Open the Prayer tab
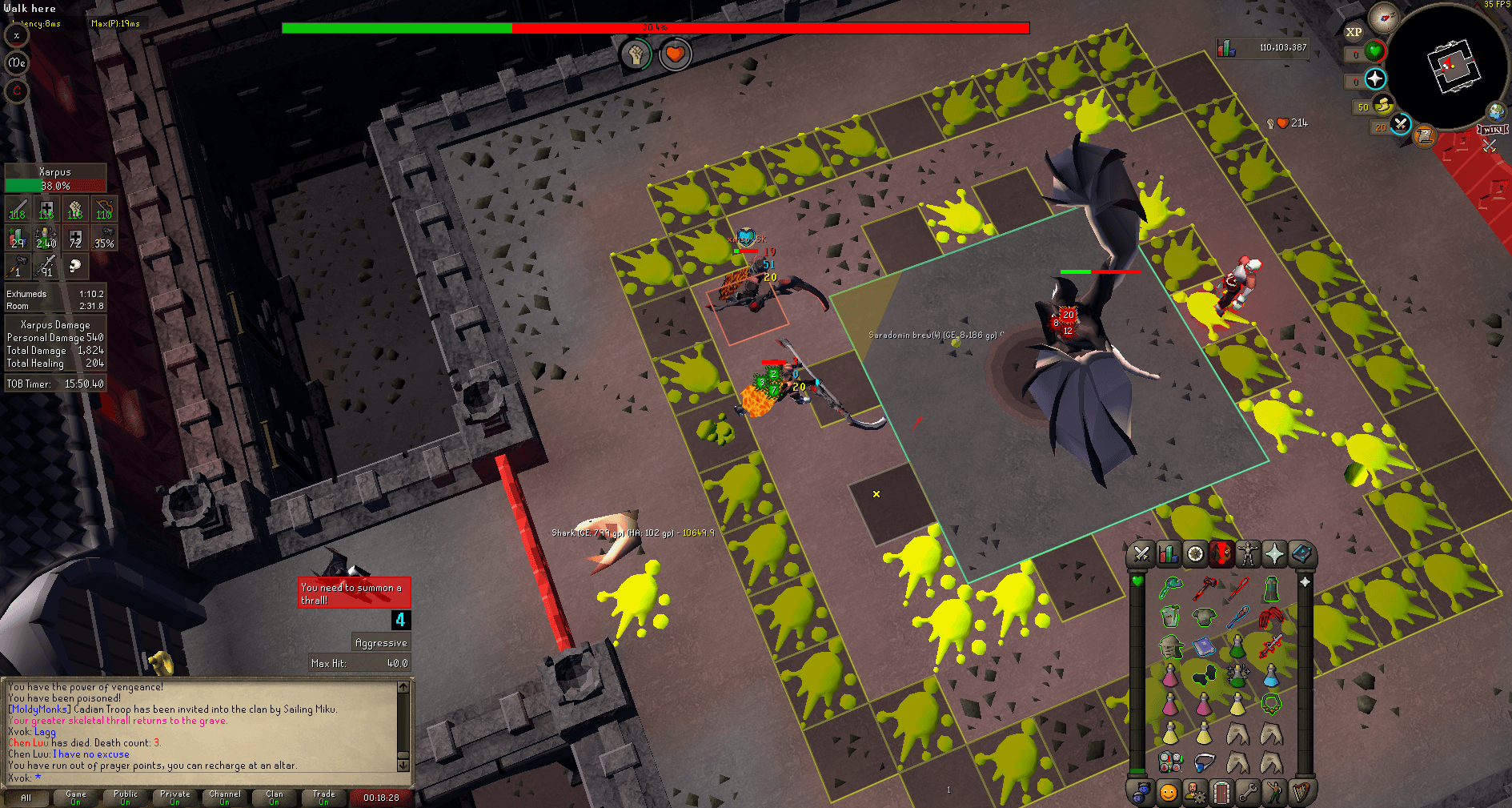This screenshot has width=1512, height=808. [x=1274, y=553]
